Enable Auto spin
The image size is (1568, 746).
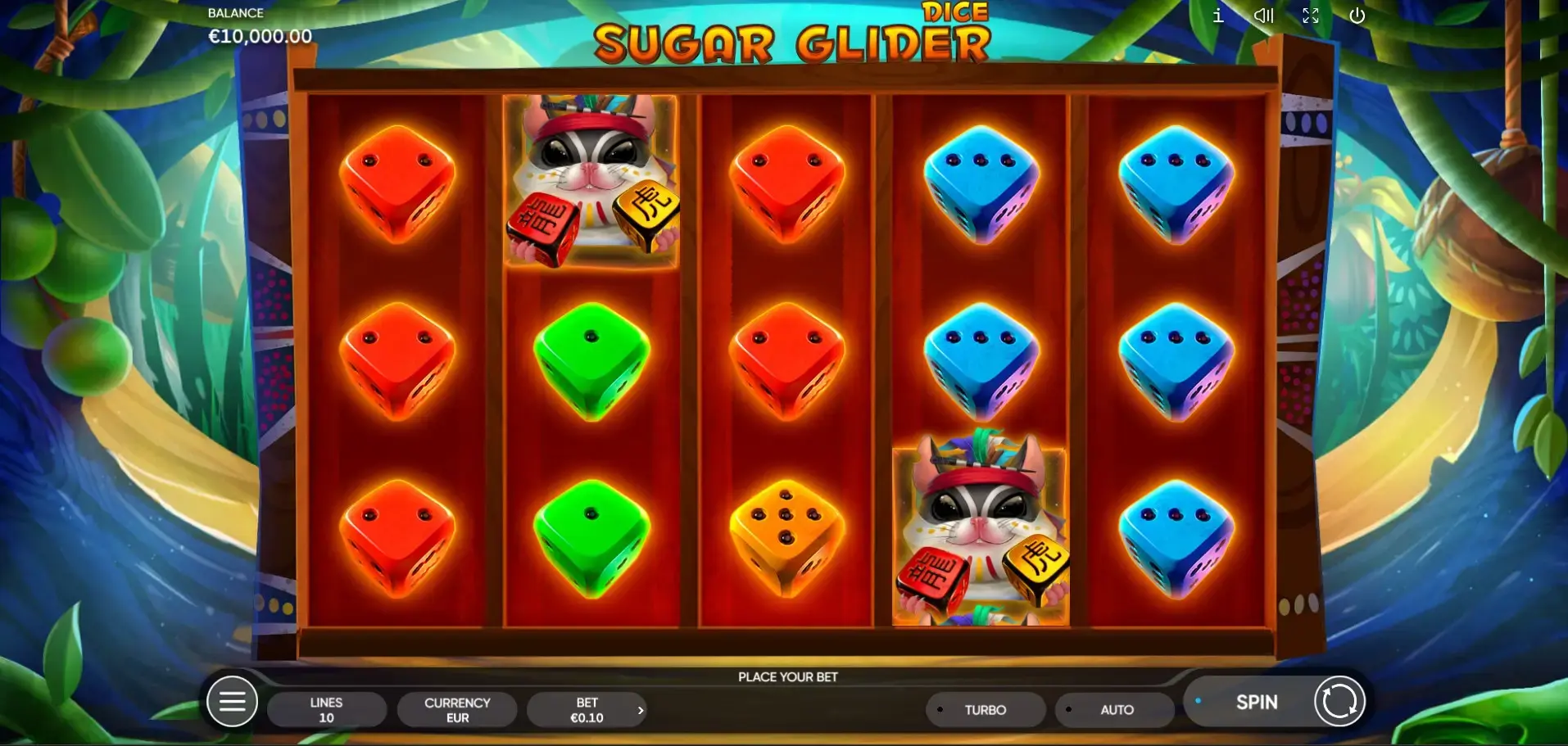(x=1116, y=710)
